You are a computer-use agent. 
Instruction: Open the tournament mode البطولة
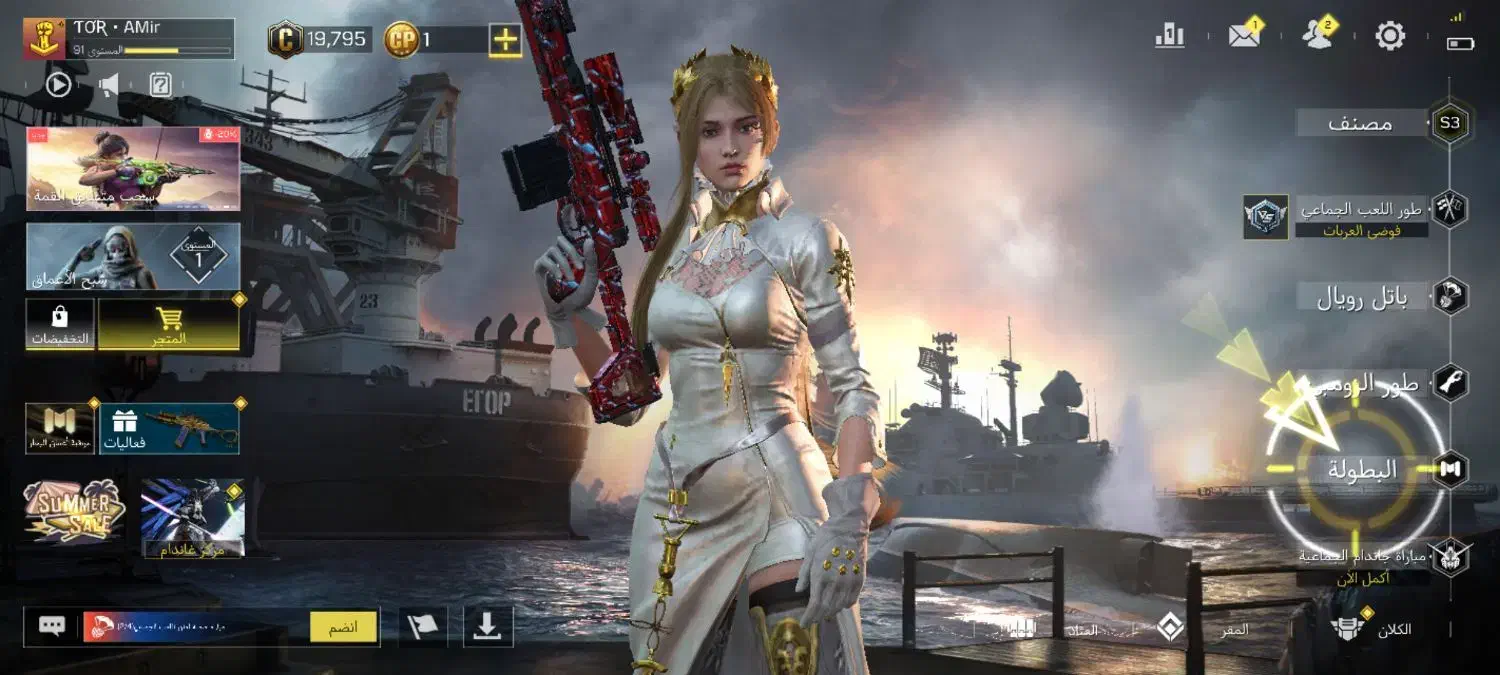click(1362, 468)
